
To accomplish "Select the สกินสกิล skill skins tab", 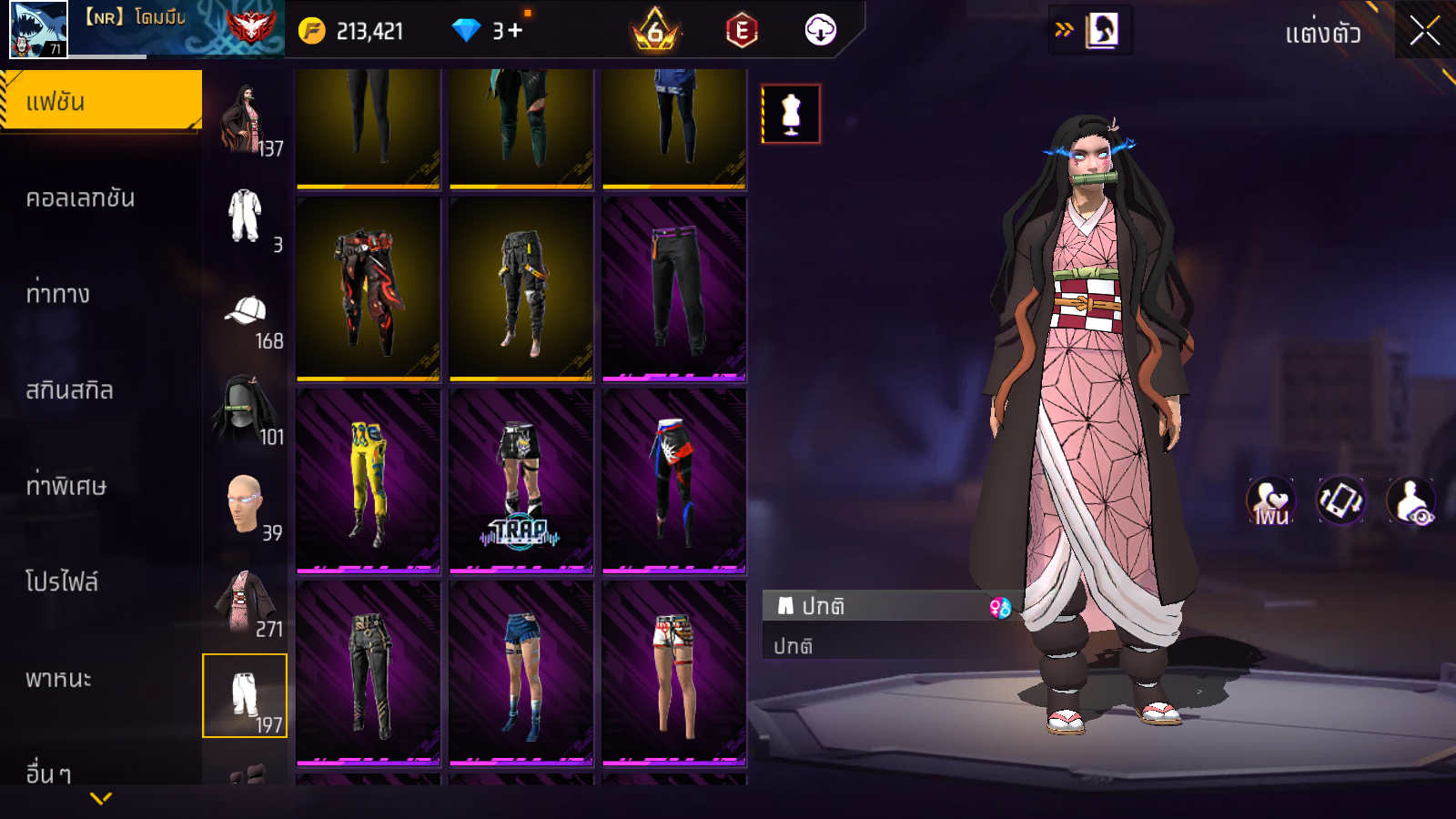I will coord(69,390).
